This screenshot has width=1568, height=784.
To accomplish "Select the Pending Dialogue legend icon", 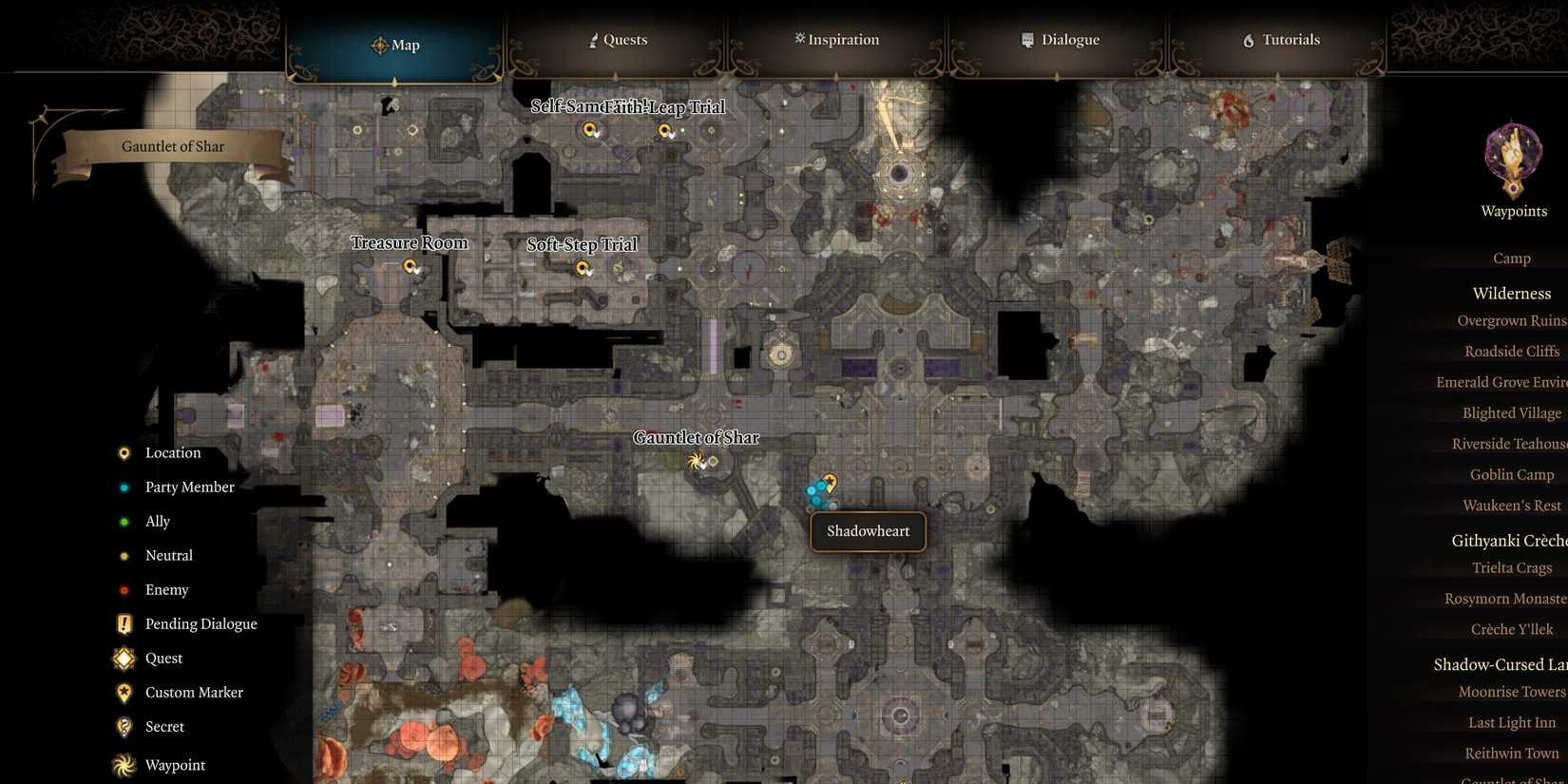I will 124,624.
